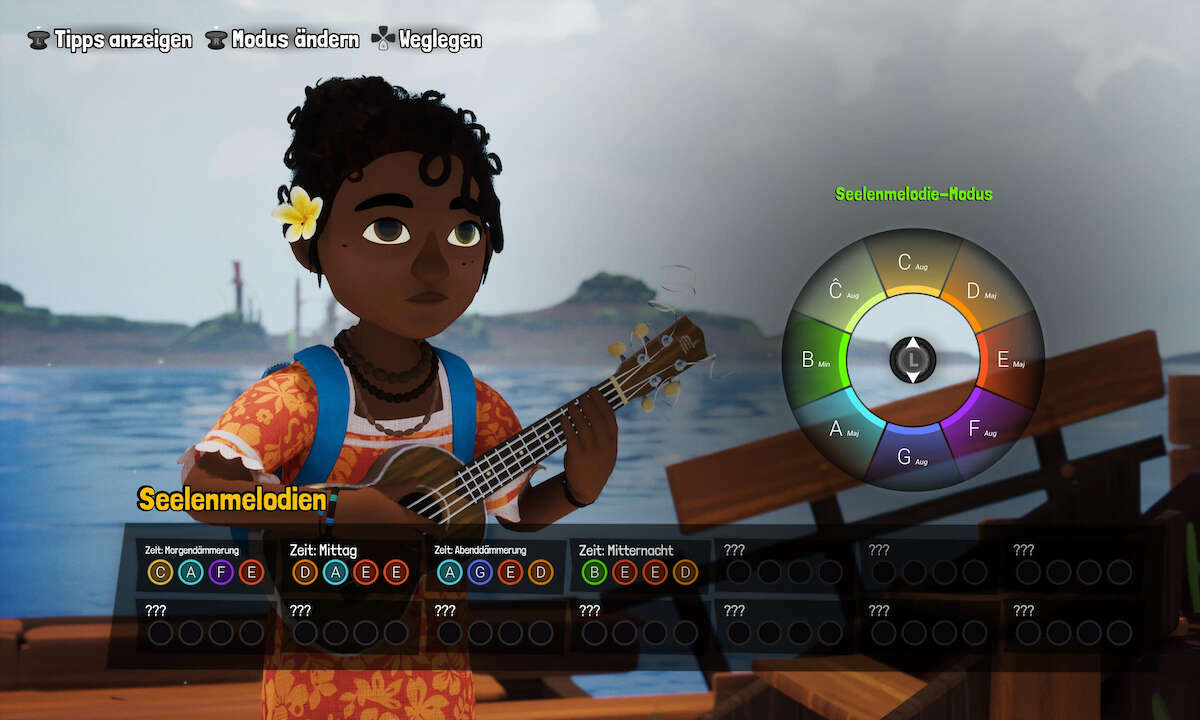1200x720 pixels.
Task: Select the Zeit: Morgendämmerung soul melody
Action: click(204, 564)
